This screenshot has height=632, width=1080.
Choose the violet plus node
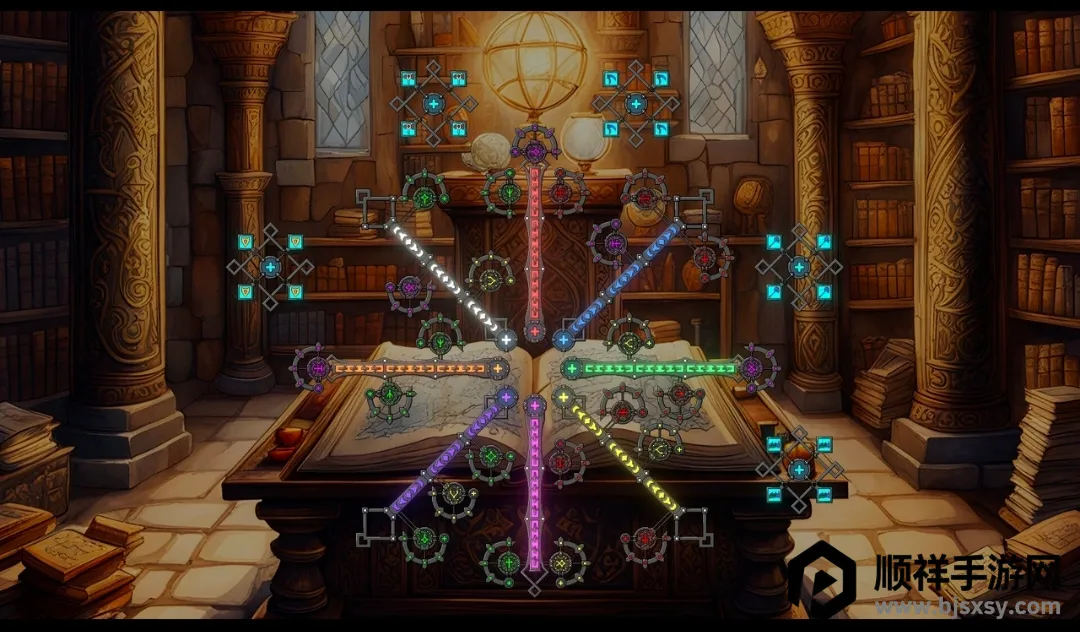tap(506, 398)
